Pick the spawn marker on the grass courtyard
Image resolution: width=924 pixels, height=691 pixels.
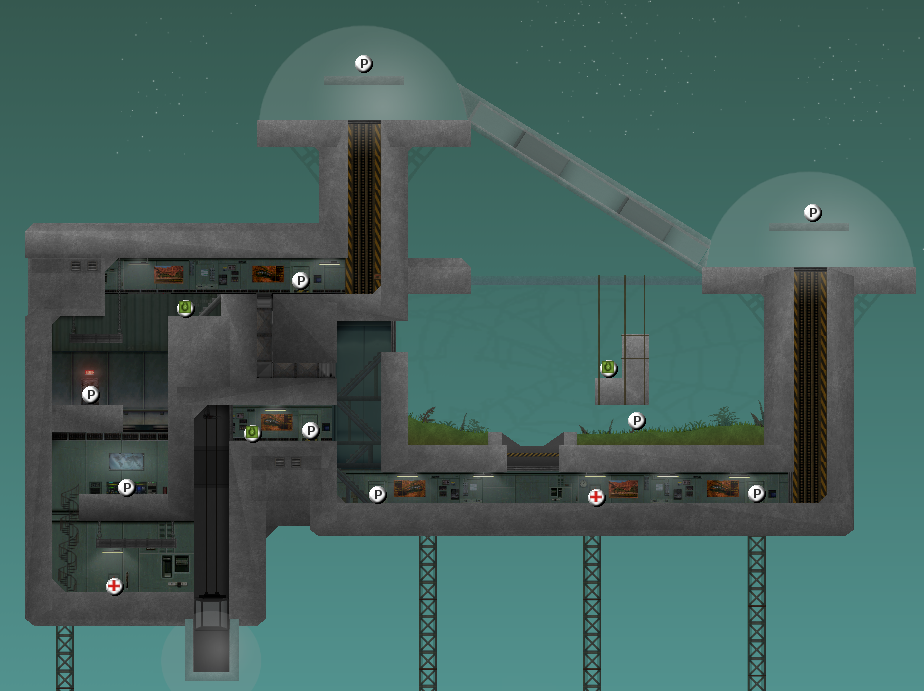636,420
